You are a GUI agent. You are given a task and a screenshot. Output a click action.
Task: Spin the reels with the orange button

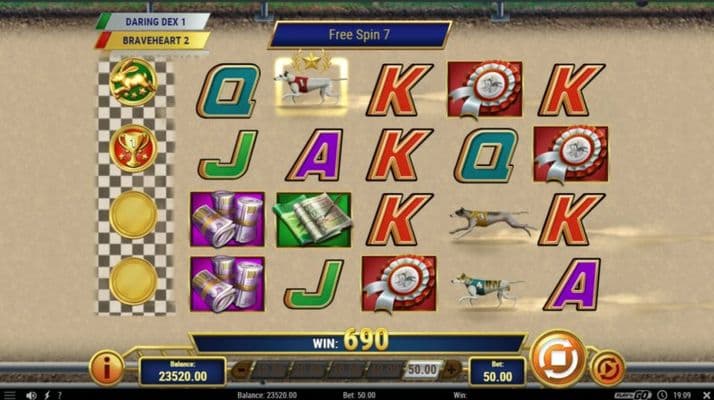[x=558, y=359]
